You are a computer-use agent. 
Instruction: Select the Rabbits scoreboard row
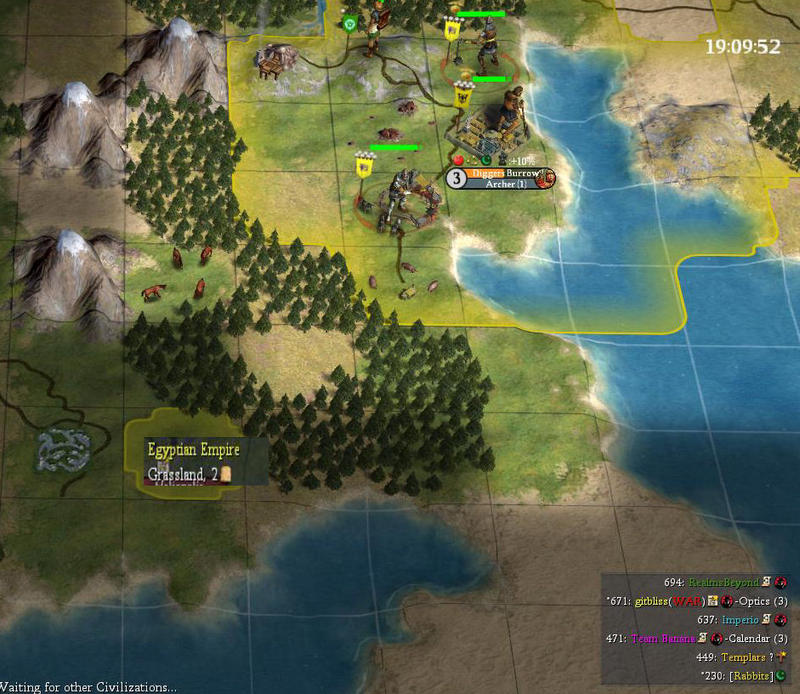(x=742, y=676)
